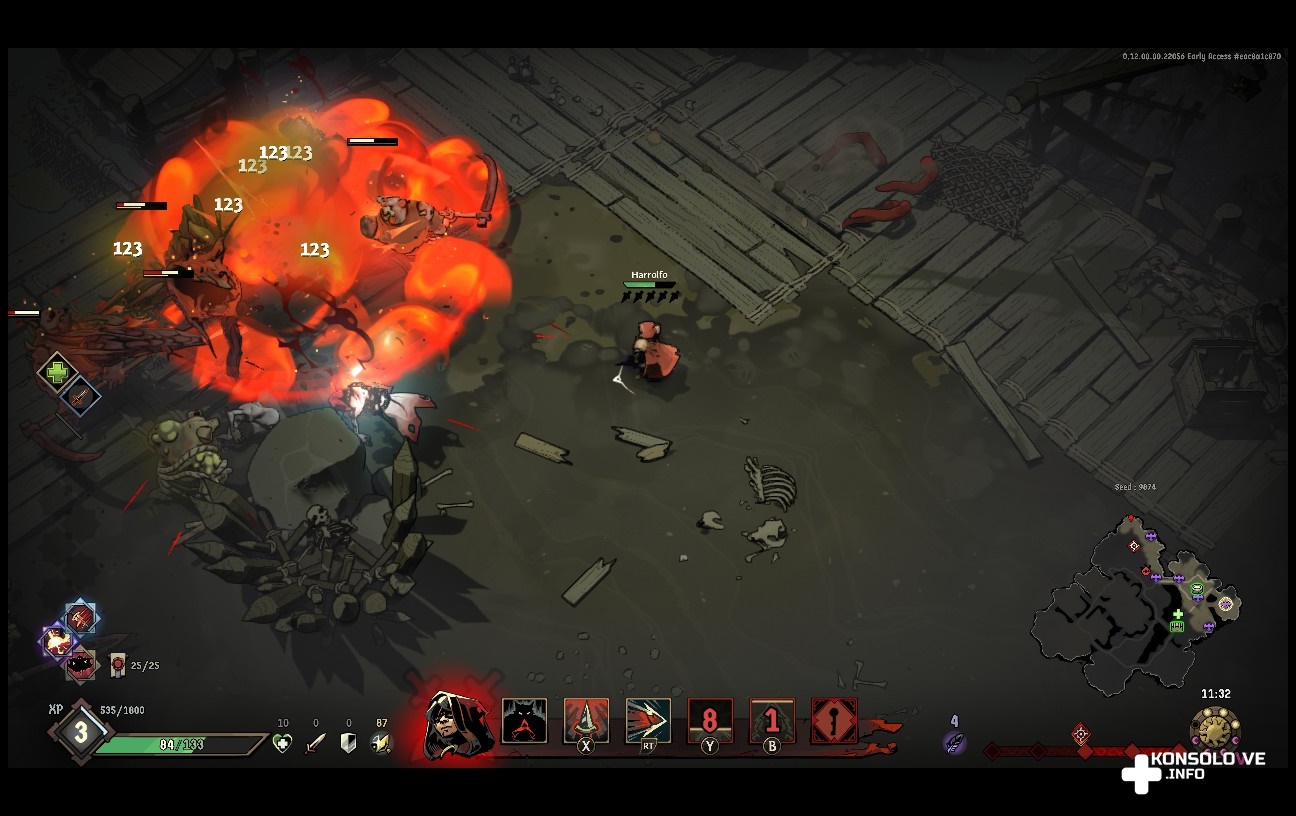Activate the black wolf ability
The image size is (1296, 816).
point(524,720)
